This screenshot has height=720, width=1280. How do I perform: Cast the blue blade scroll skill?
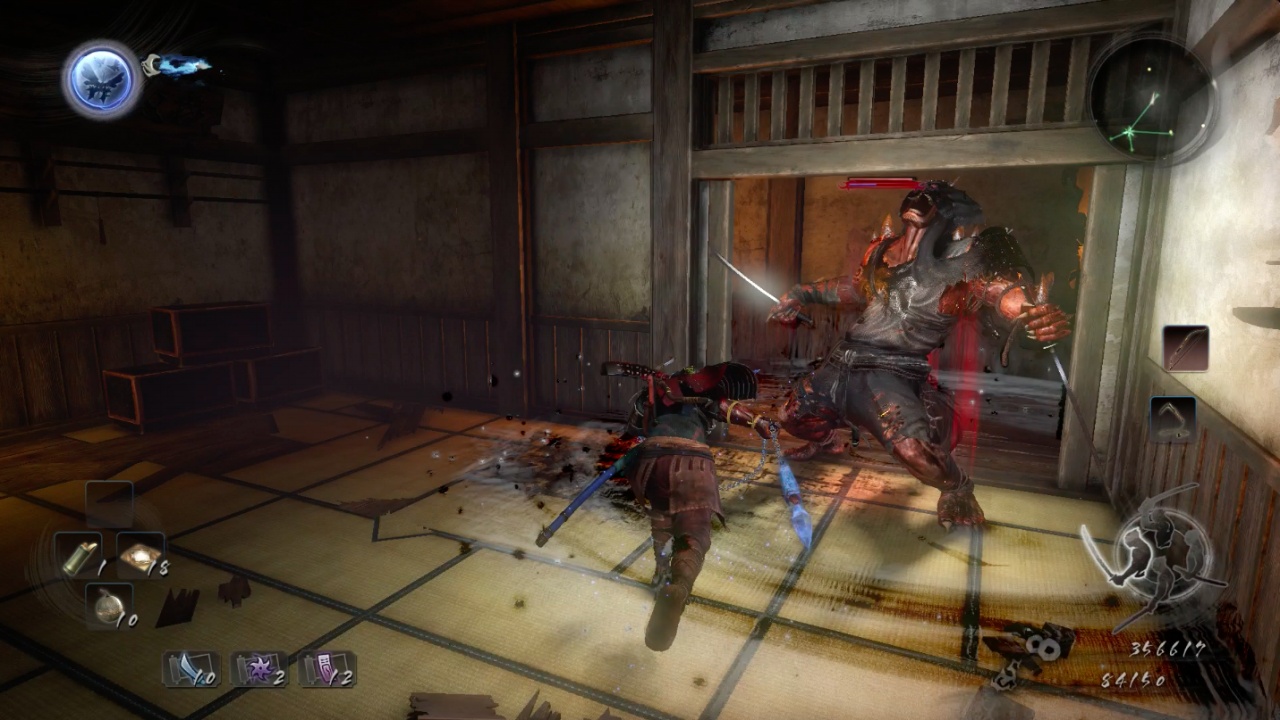point(191,669)
